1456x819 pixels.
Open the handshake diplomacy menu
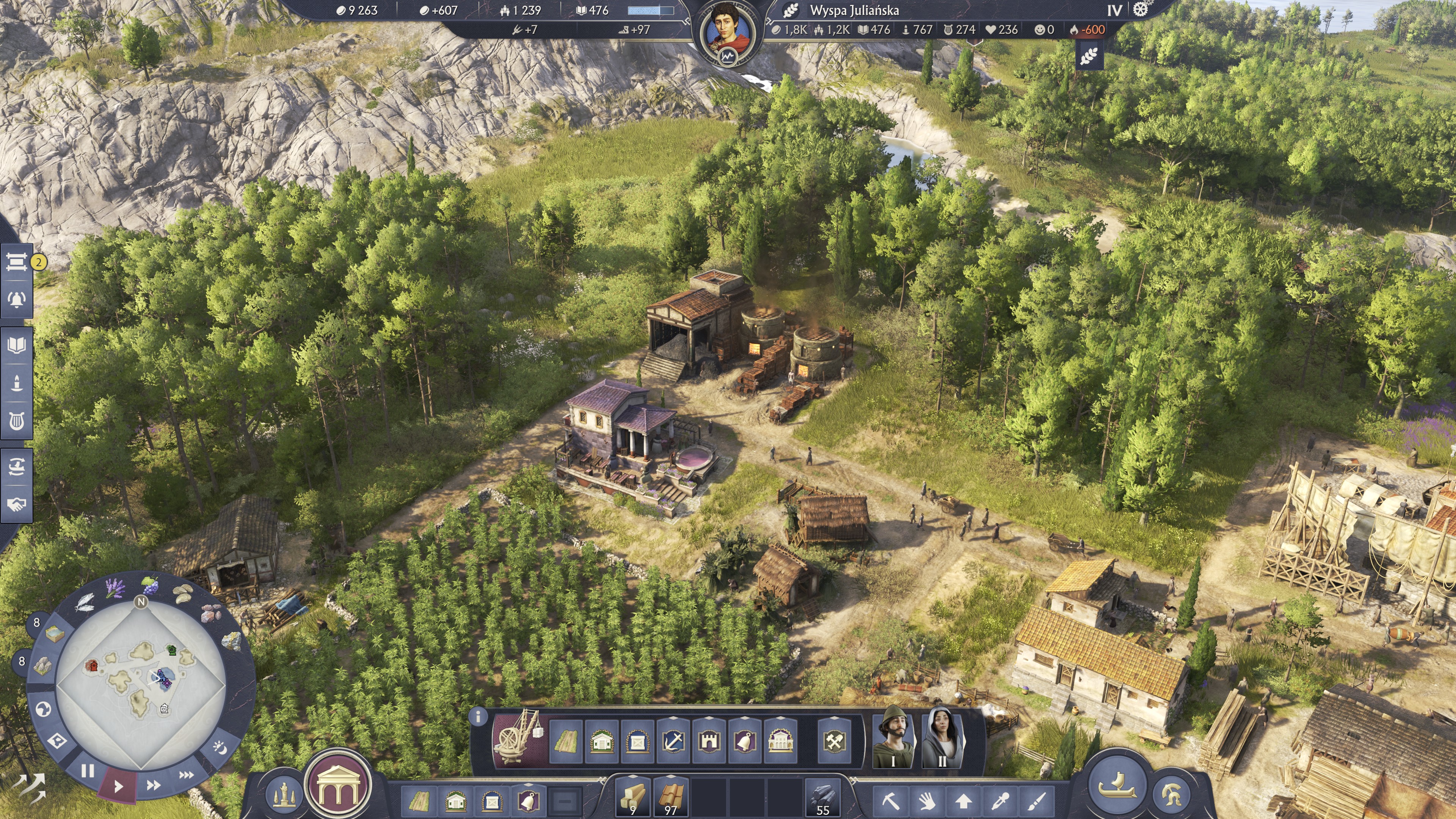click(17, 504)
